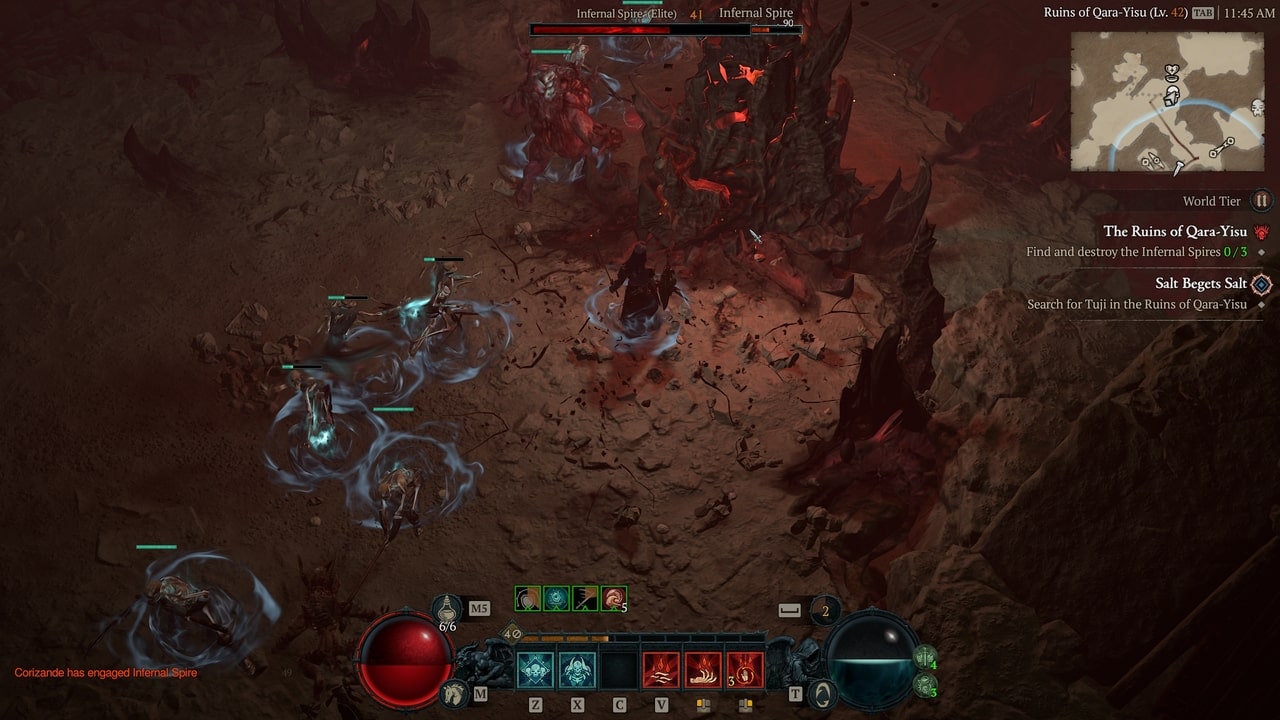Click the horse mount icon beside M key
The height and width of the screenshot is (720, 1280).
(452, 695)
